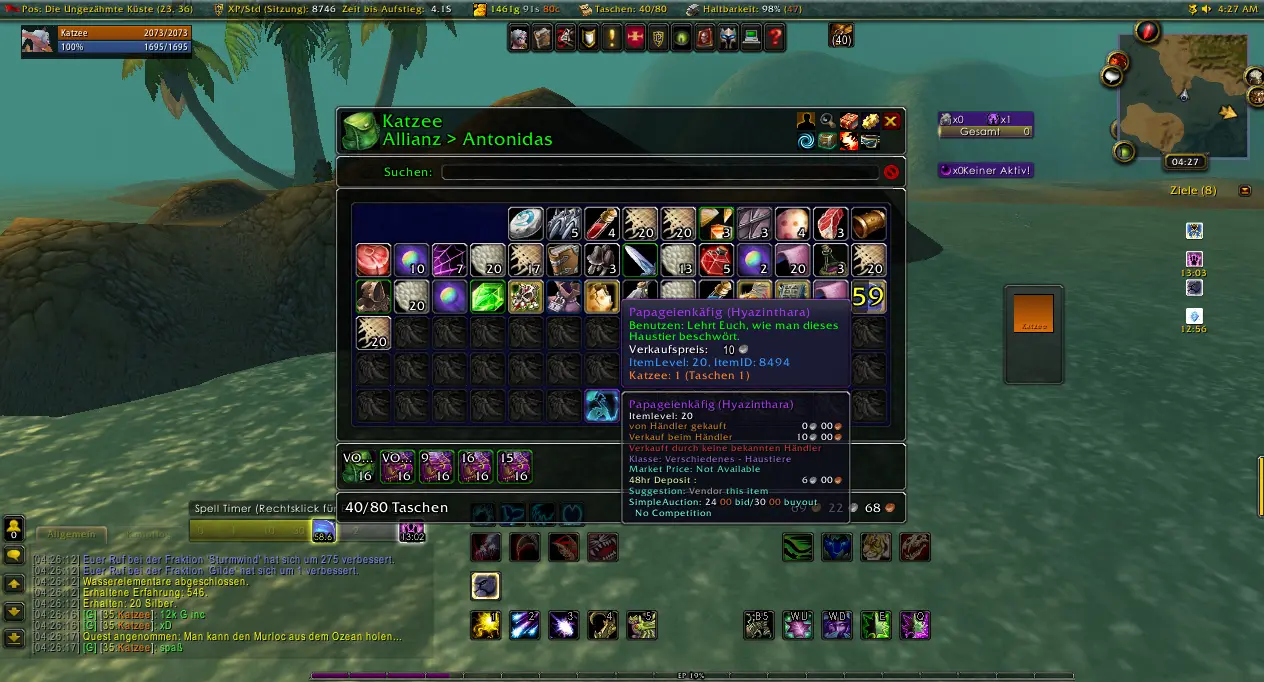This screenshot has width=1264, height=682.
Task: Activate the purple burst ability in slot 3
Action: 564,625
